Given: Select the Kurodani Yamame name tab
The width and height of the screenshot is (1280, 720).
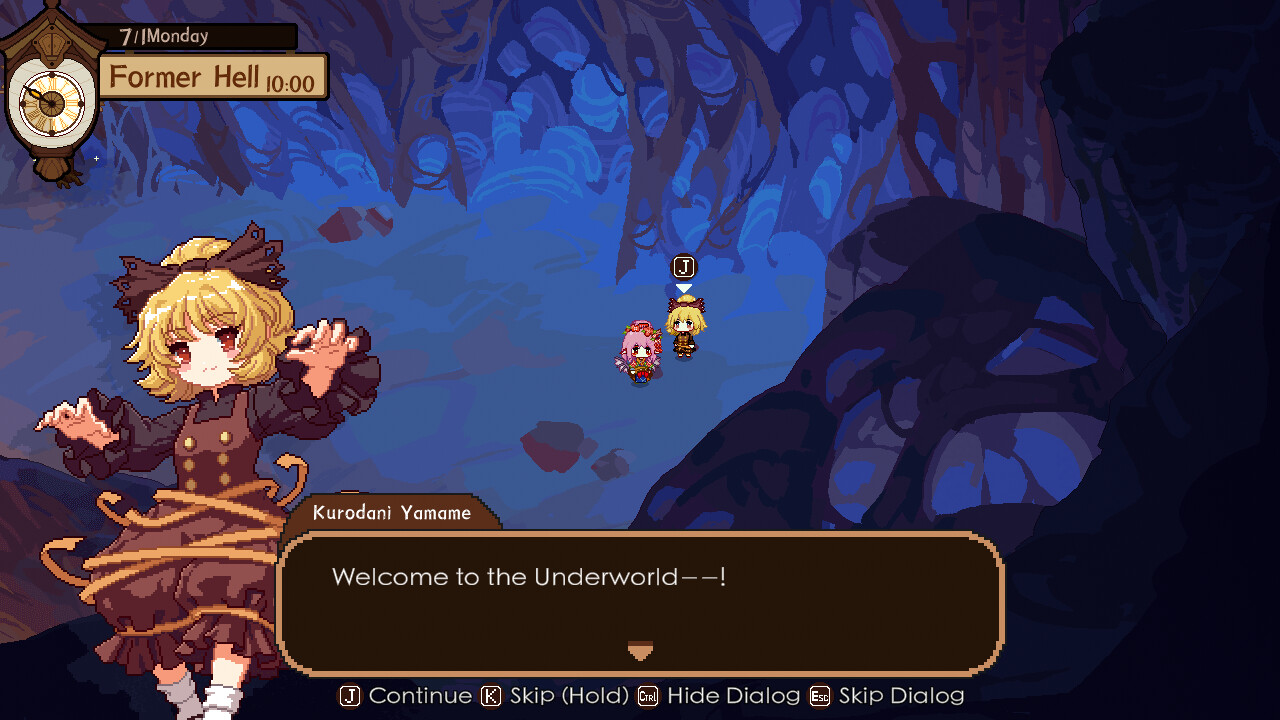Looking at the screenshot, I should 390,513.
